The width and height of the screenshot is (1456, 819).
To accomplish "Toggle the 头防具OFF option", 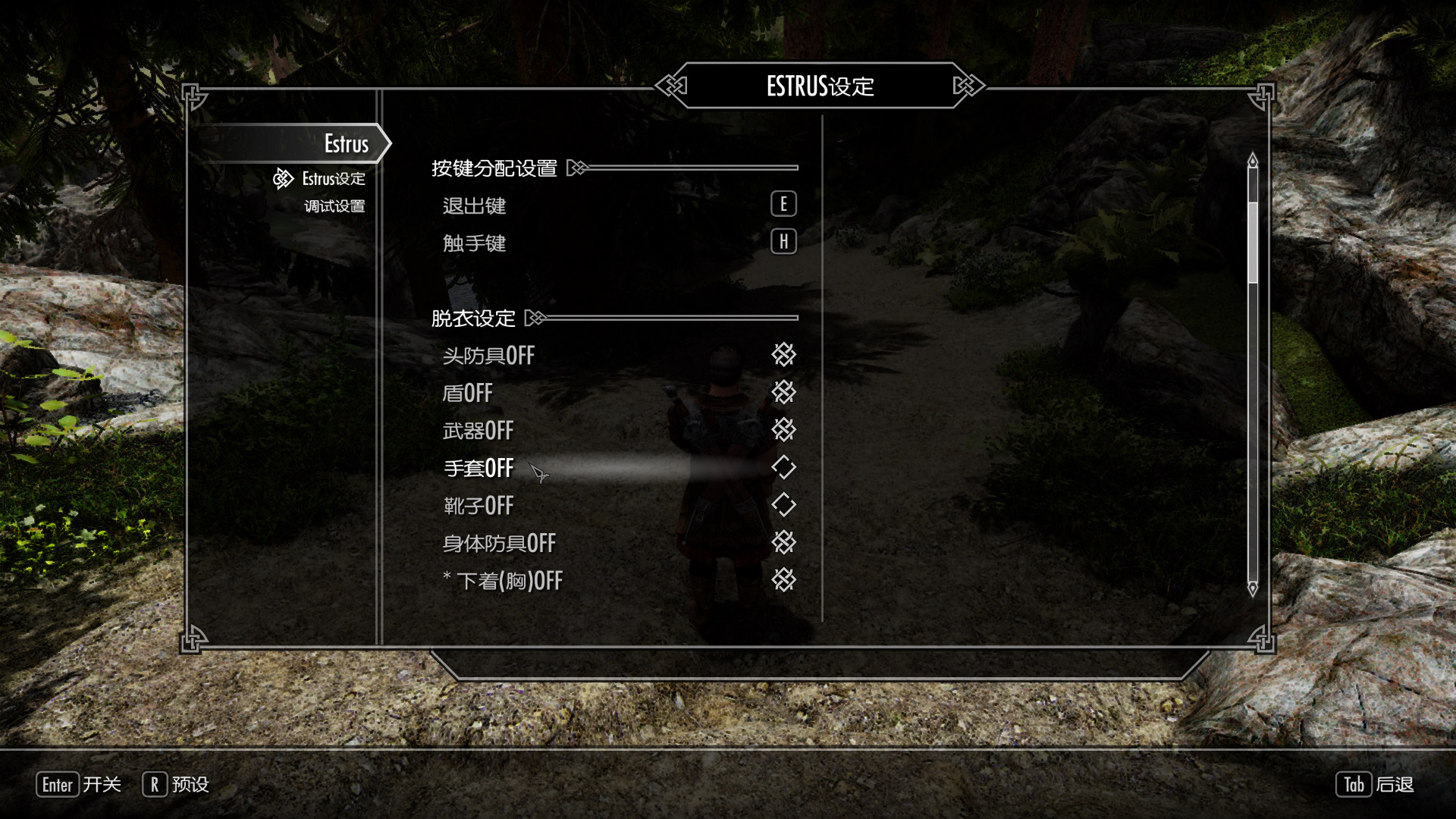I will 783,354.
